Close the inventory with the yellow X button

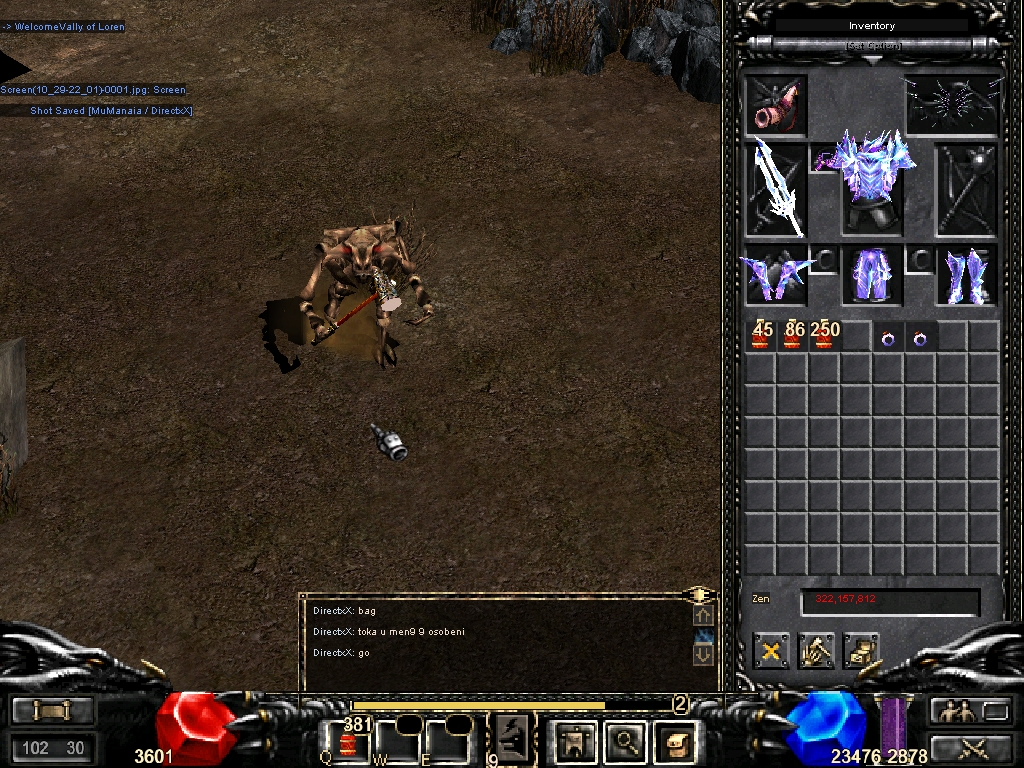pos(771,651)
